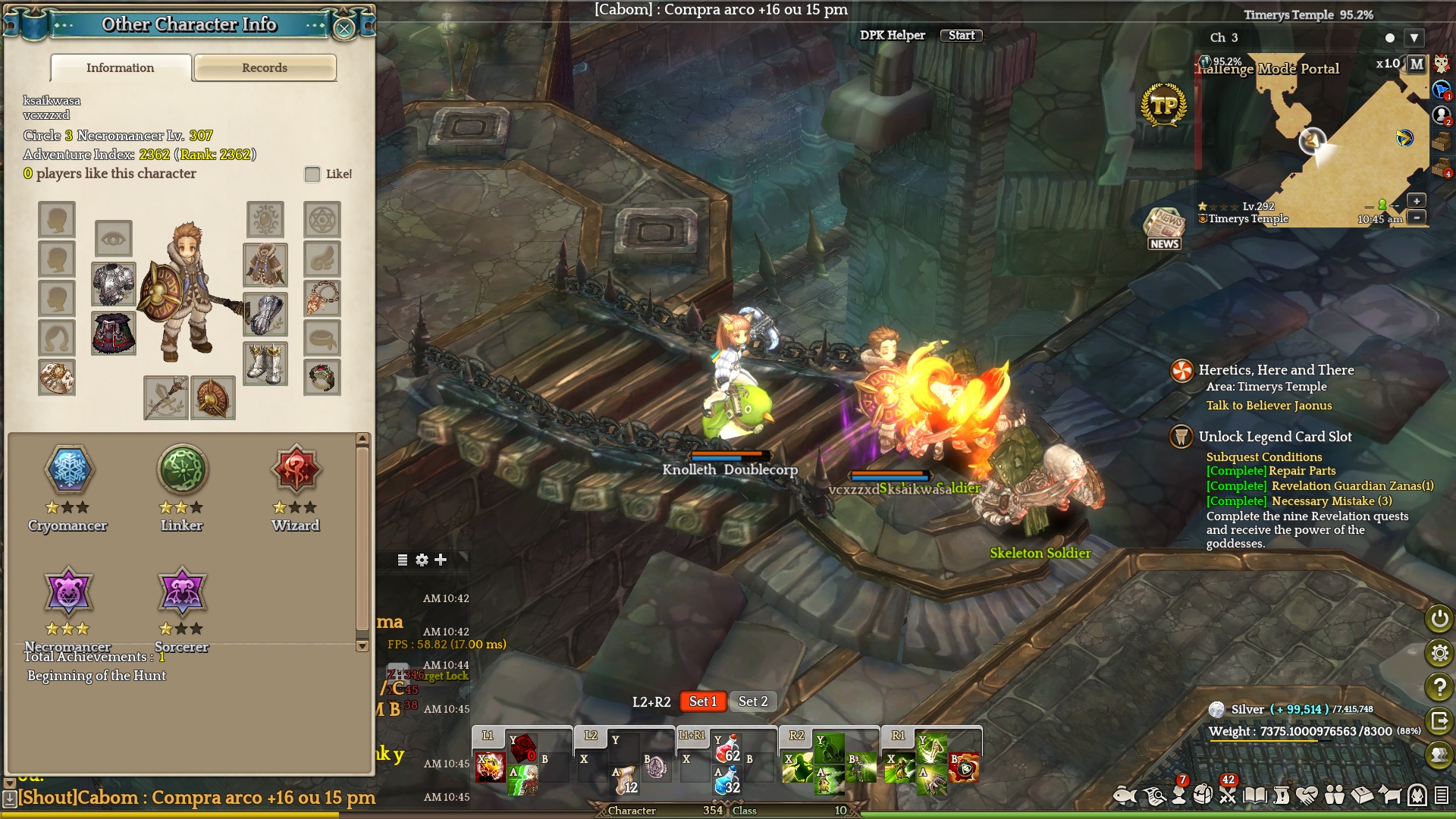Open the TP shop icon
The height and width of the screenshot is (819, 1456).
pyautogui.click(x=1163, y=106)
